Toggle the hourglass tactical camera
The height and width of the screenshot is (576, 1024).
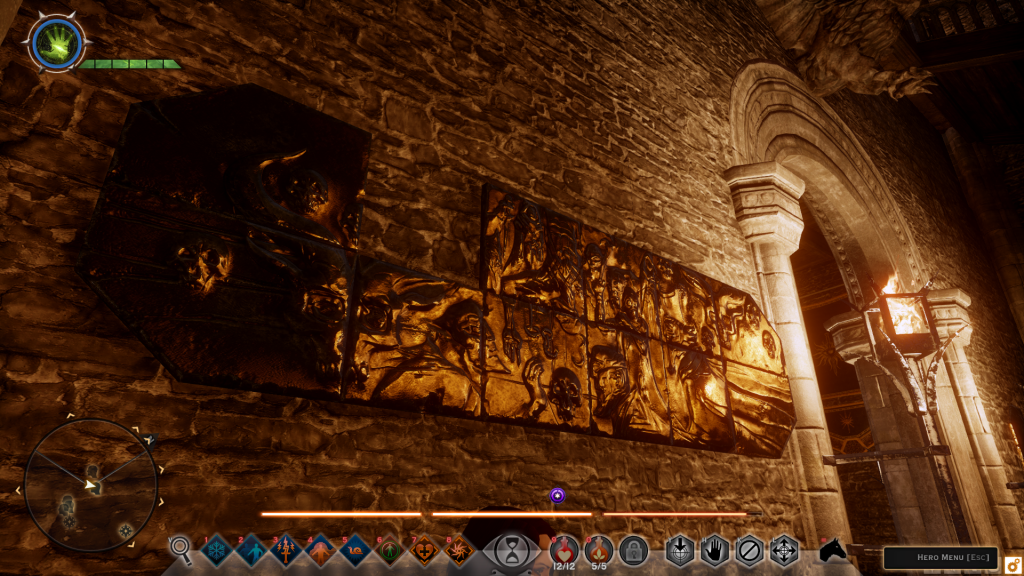[x=511, y=550]
